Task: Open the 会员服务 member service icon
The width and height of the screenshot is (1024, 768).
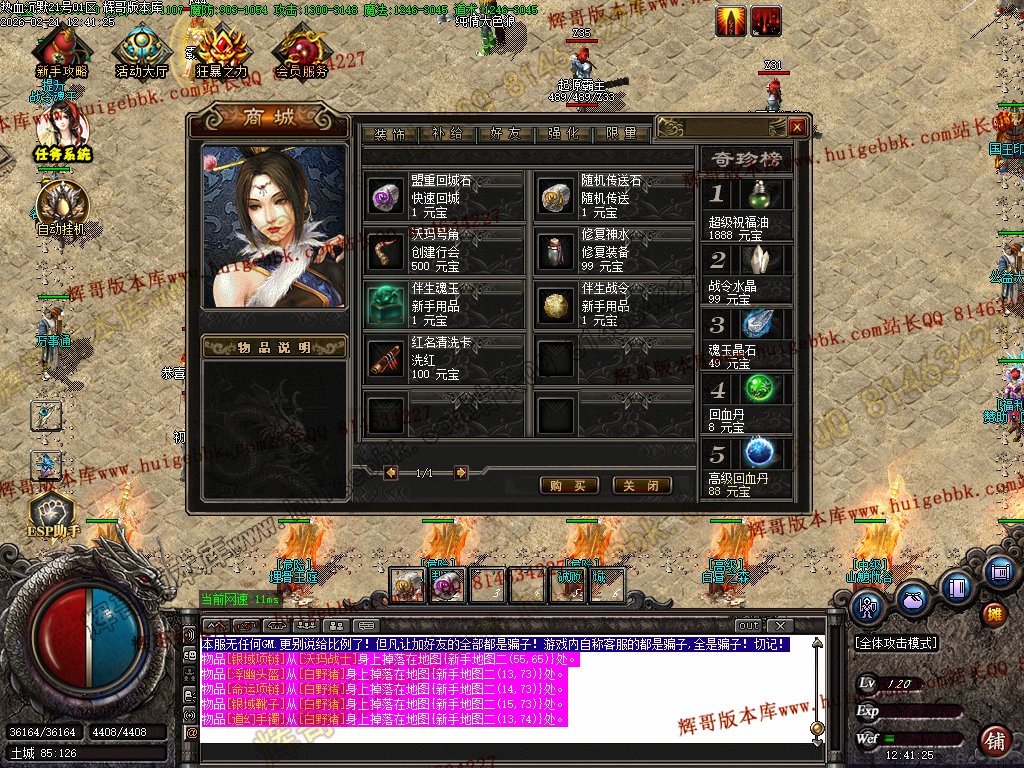Action: point(301,52)
